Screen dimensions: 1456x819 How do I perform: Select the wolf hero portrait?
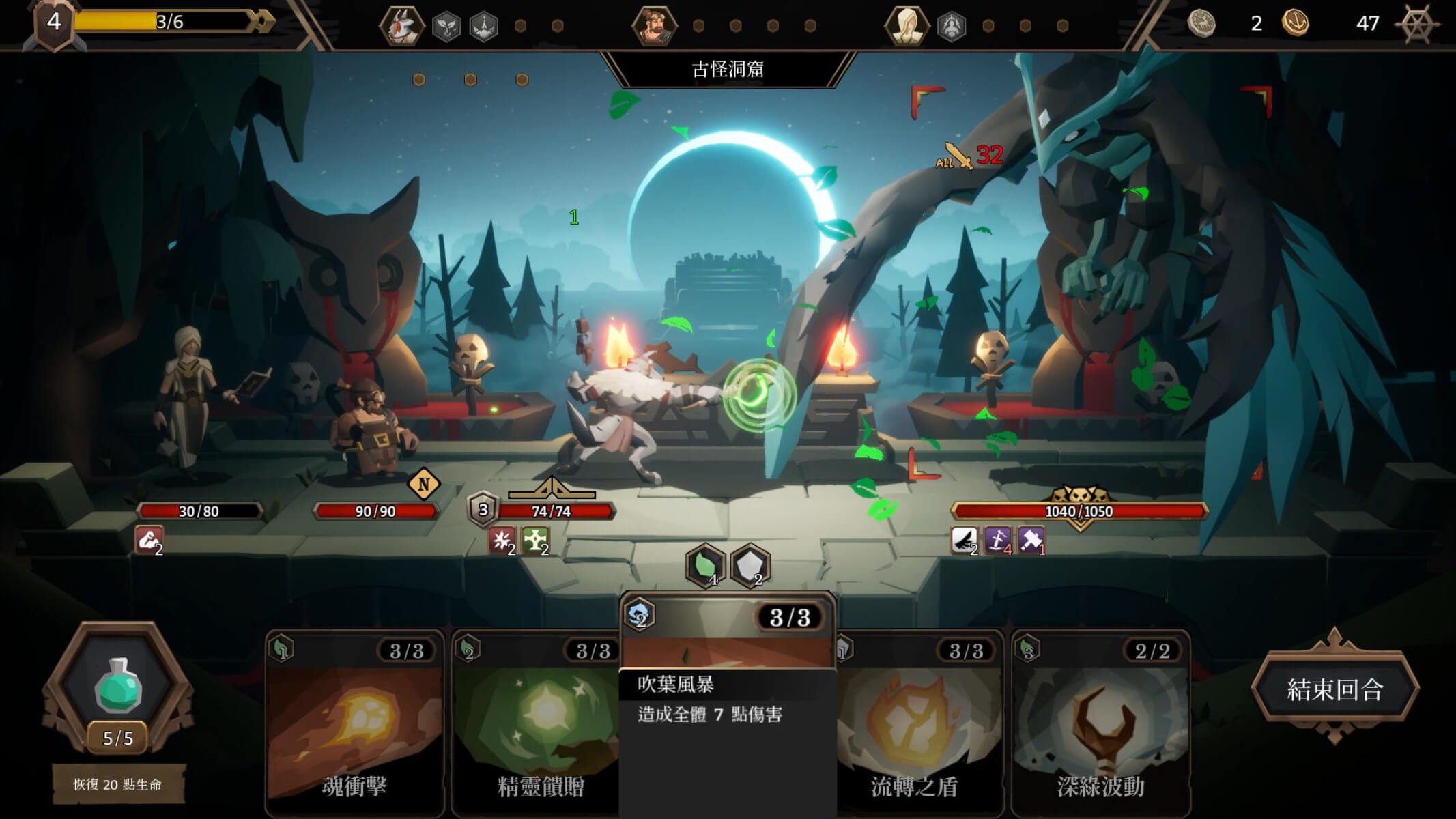402,26
